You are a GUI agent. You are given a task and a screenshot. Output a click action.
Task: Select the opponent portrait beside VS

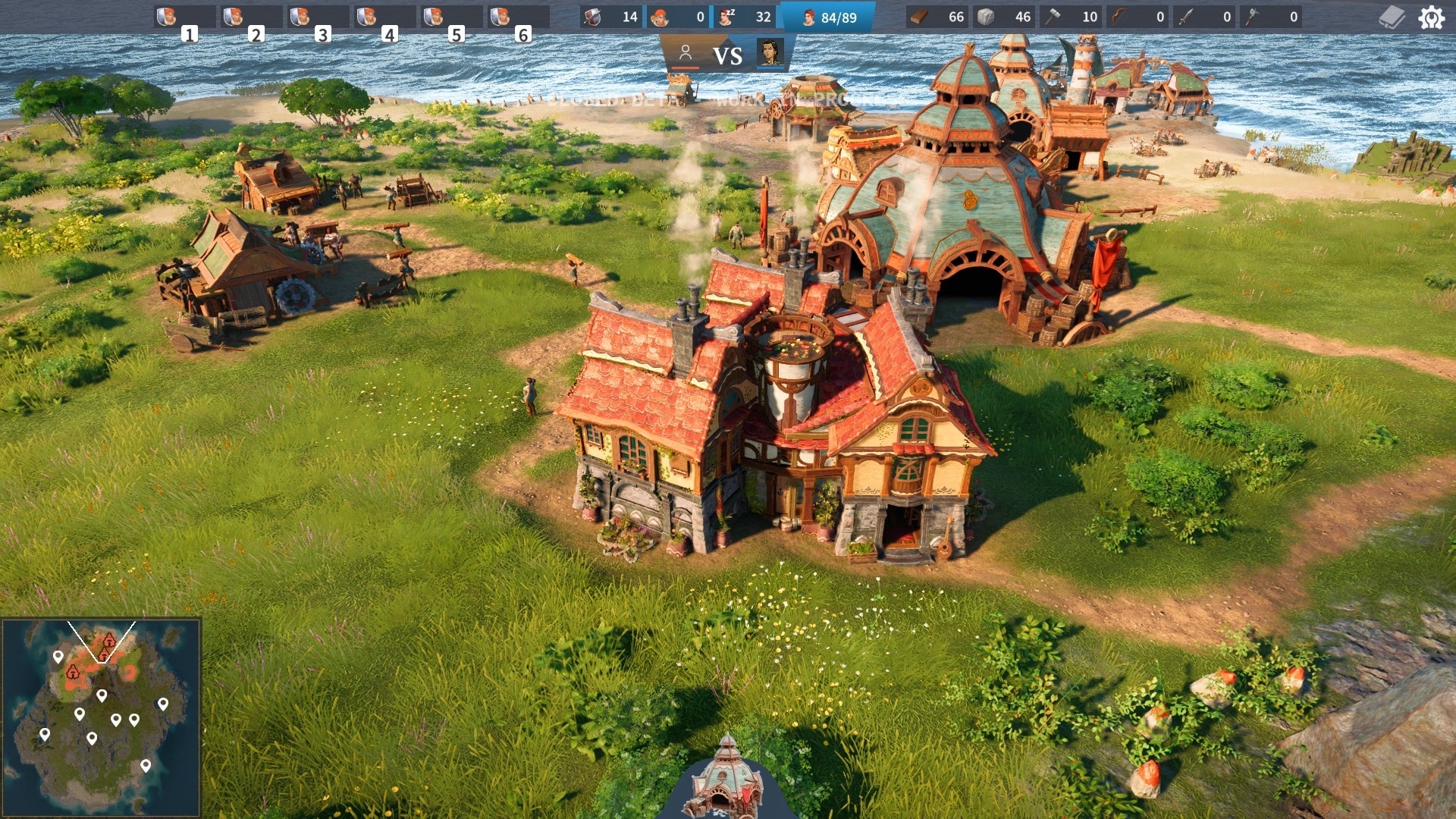pyautogui.click(x=770, y=54)
